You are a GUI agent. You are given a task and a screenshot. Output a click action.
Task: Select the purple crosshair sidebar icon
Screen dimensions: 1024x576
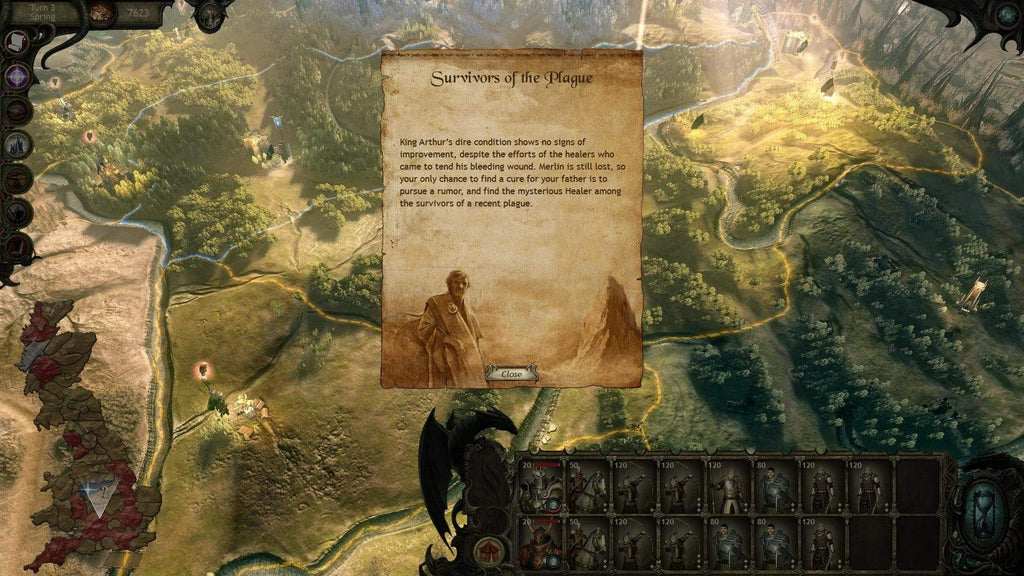pos(18,76)
